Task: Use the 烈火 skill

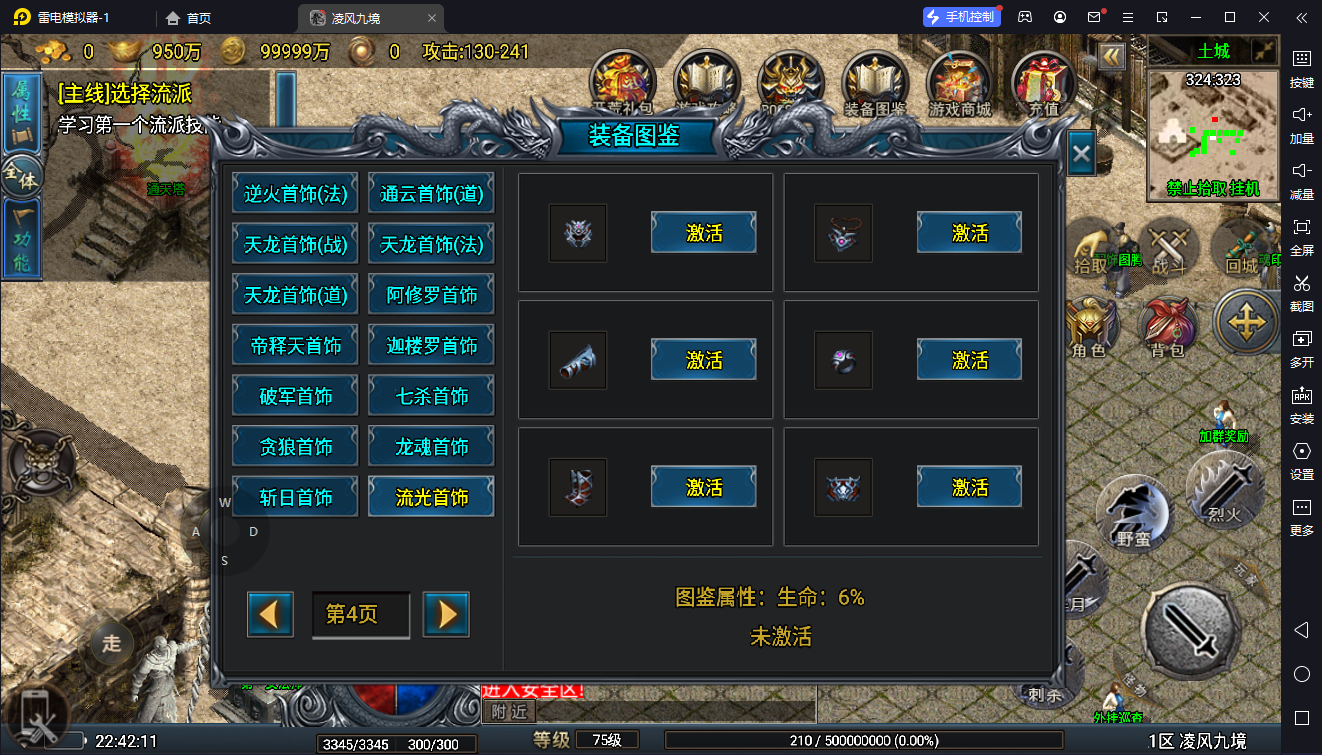Action: [1224, 490]
